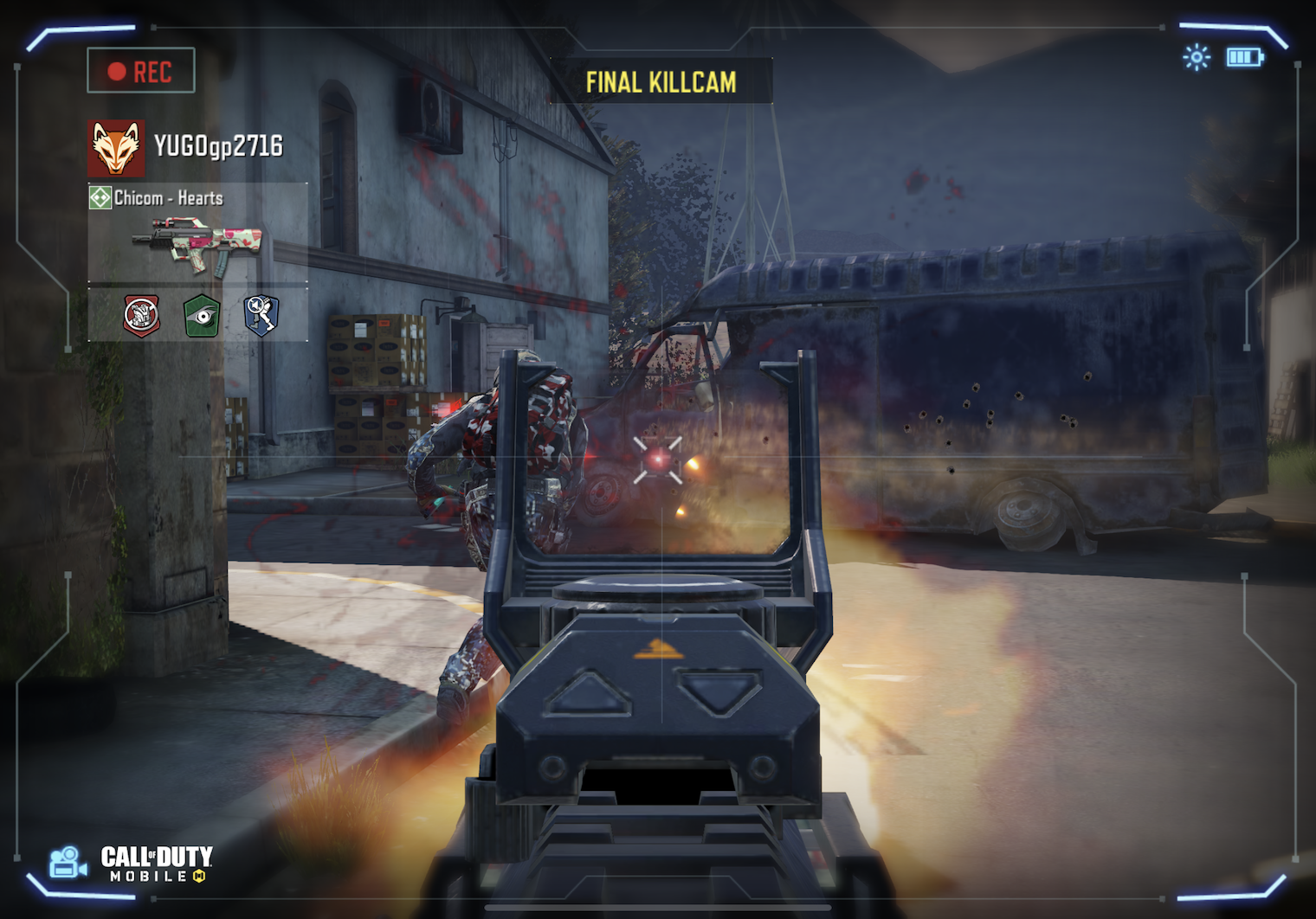Click the battery level icon
The image size is (1316, 919).
tap(1244, 58)
